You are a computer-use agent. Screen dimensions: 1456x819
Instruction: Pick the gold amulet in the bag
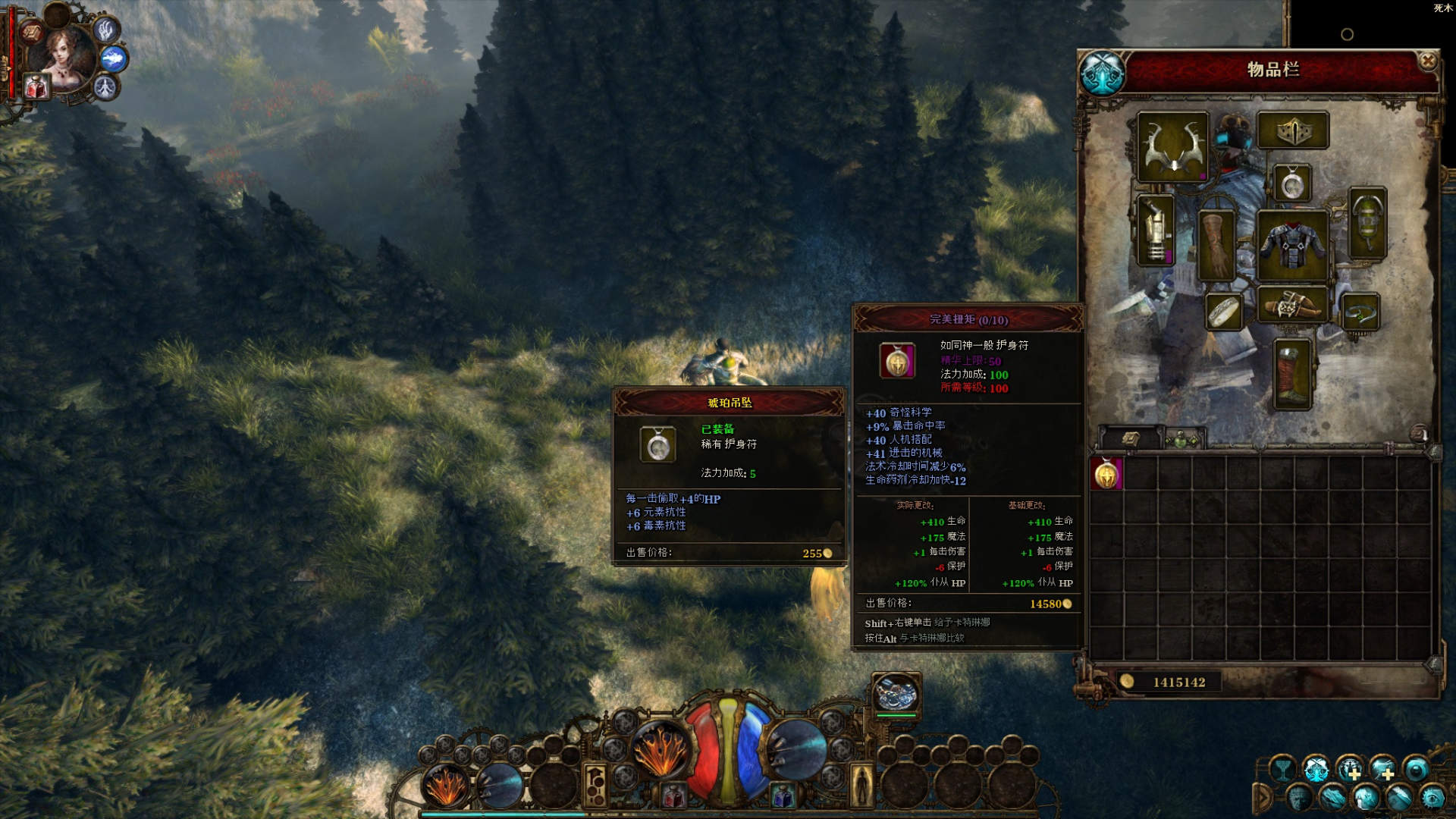1106,474
